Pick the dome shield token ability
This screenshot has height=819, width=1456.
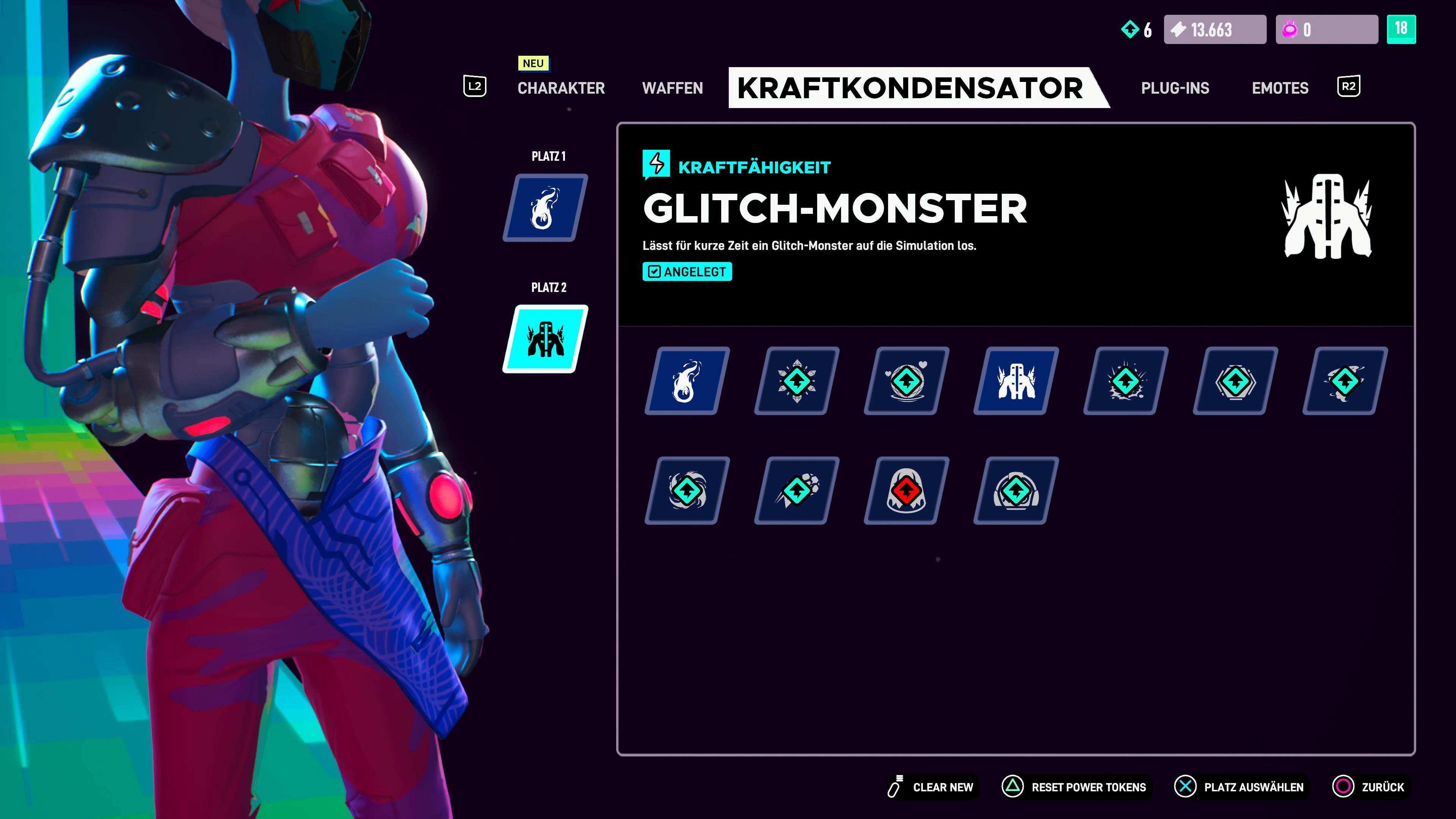click(x=1016, y=491)
